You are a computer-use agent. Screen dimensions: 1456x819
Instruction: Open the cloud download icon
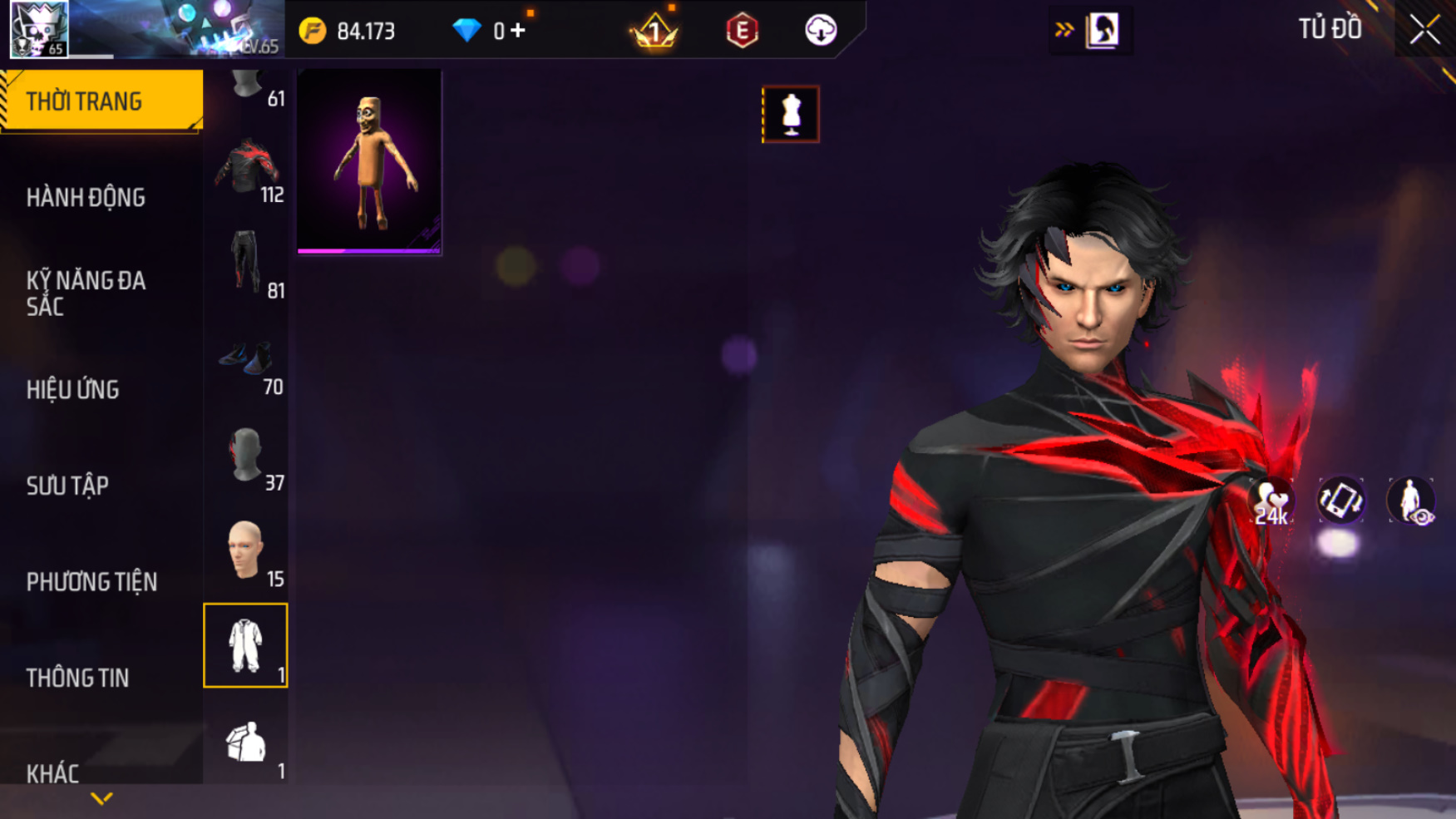click(821, 31)
